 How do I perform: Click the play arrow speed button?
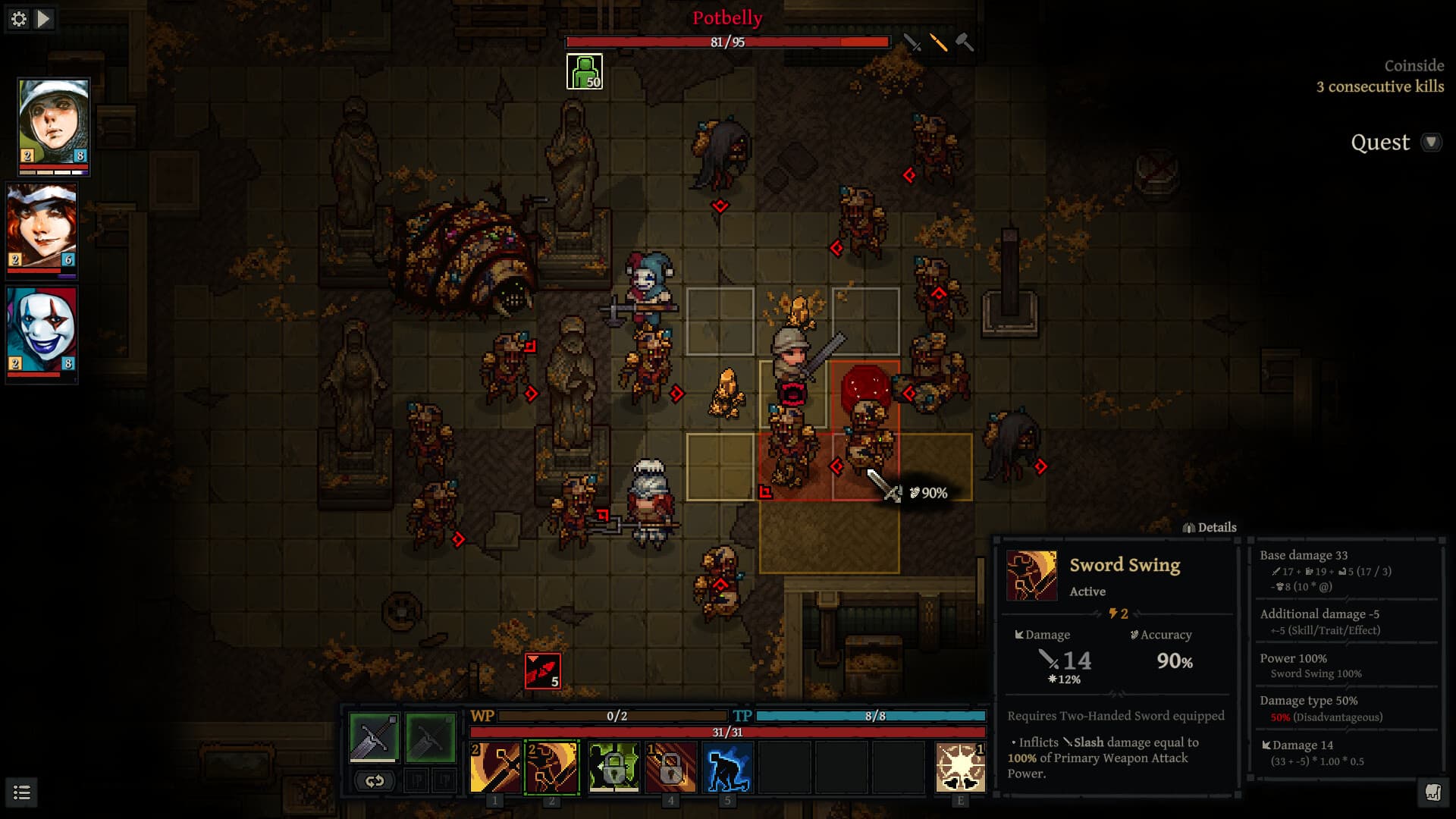tap(44, 19)
